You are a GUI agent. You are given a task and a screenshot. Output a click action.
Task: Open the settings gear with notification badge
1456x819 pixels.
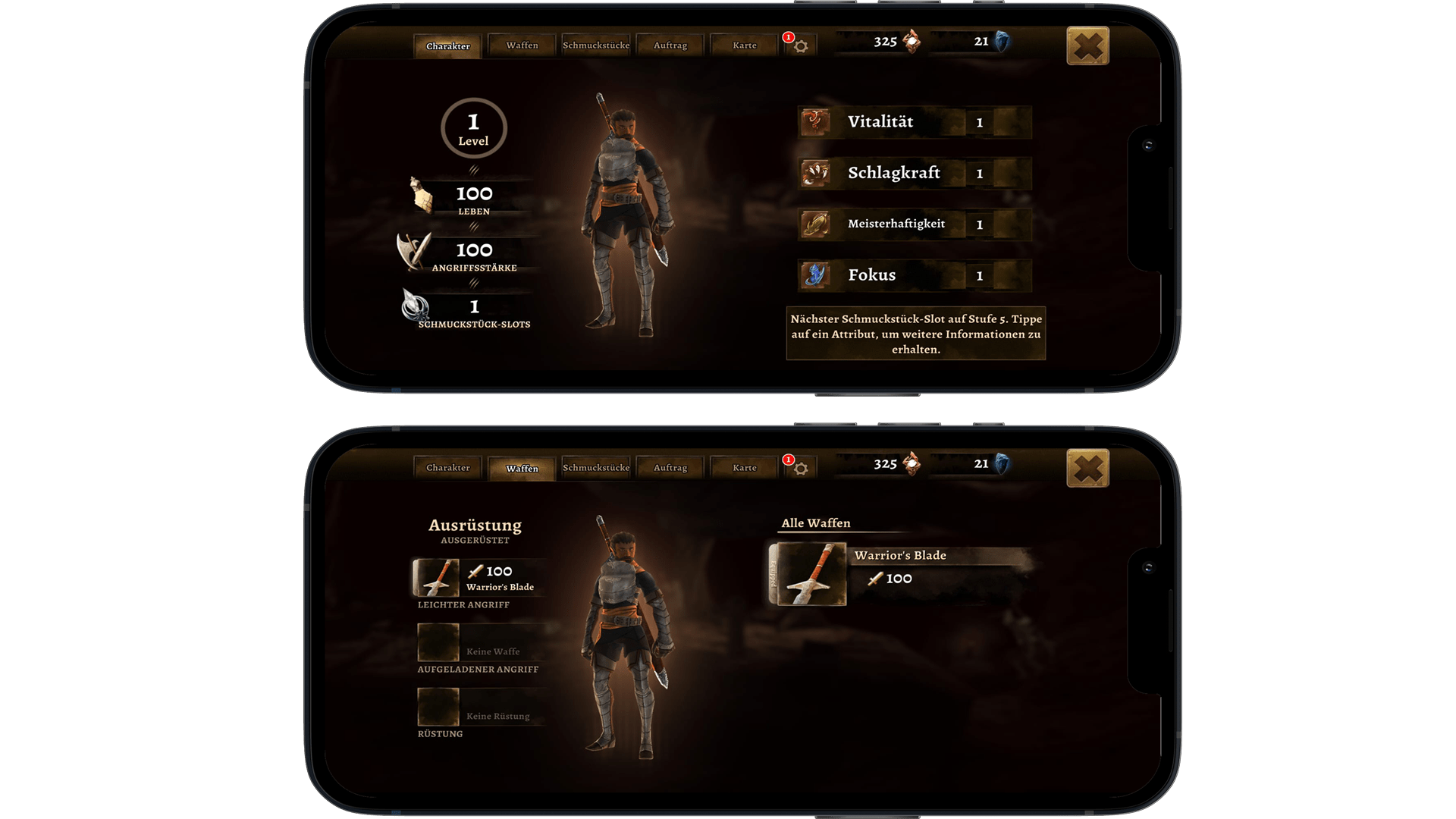pyautogui.click(x=801, y=45)
